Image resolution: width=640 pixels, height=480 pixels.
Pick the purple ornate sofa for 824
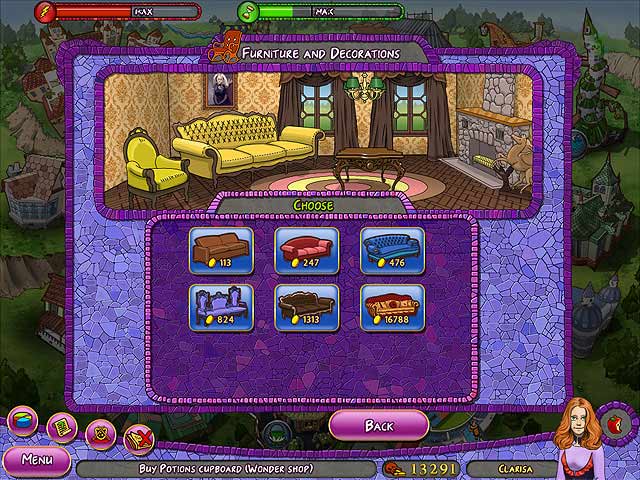pos(221,307)
